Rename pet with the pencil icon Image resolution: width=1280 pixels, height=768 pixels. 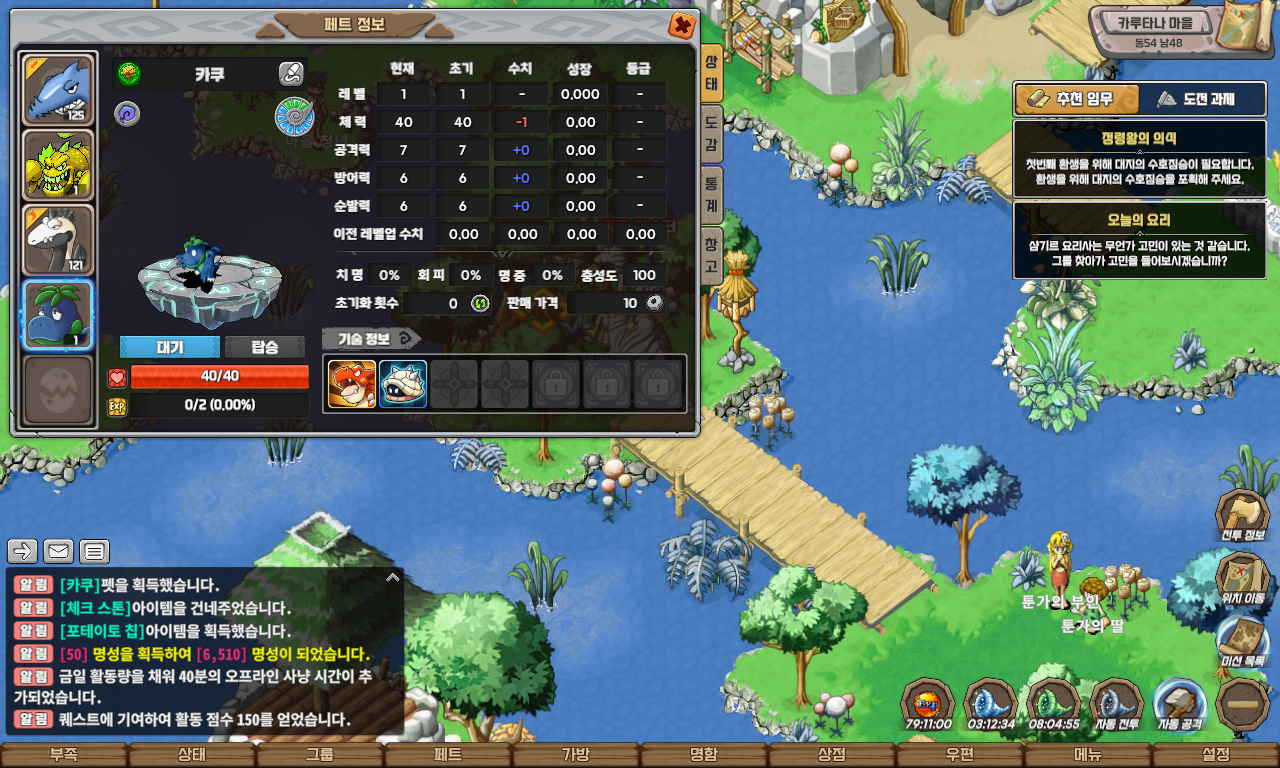pyautogui.click(x=291, y=73)
